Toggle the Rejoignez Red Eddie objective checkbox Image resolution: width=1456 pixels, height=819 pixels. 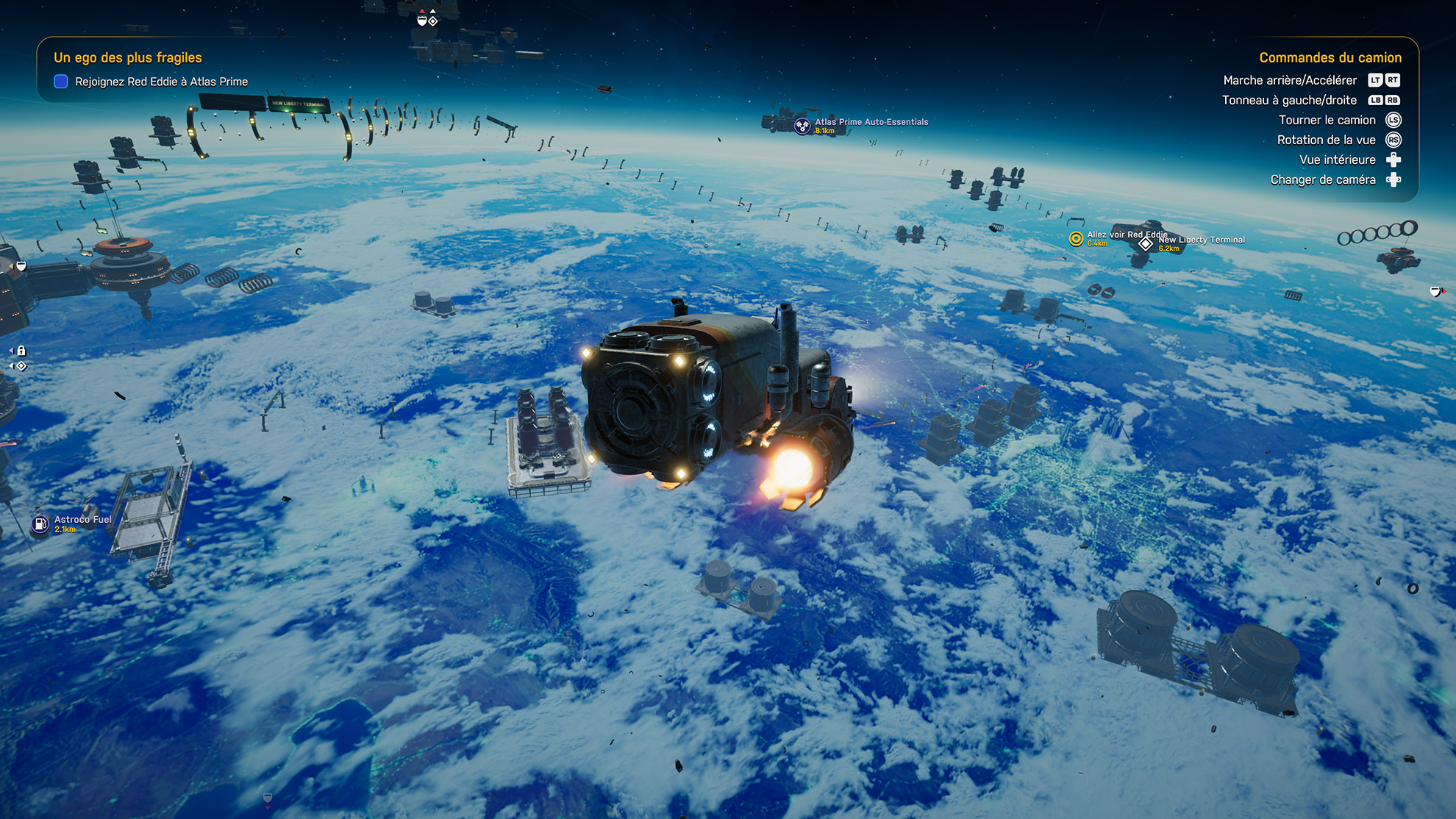pos(61,82)
